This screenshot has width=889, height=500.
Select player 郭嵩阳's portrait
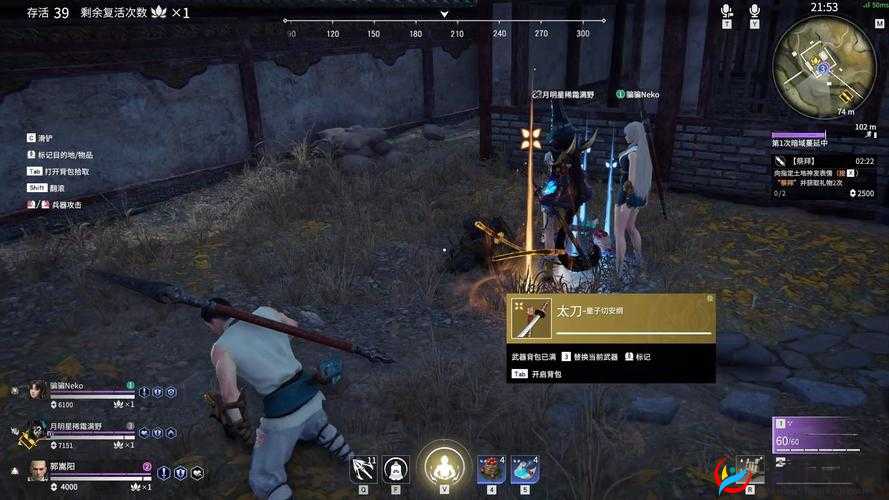coord(38,472)
